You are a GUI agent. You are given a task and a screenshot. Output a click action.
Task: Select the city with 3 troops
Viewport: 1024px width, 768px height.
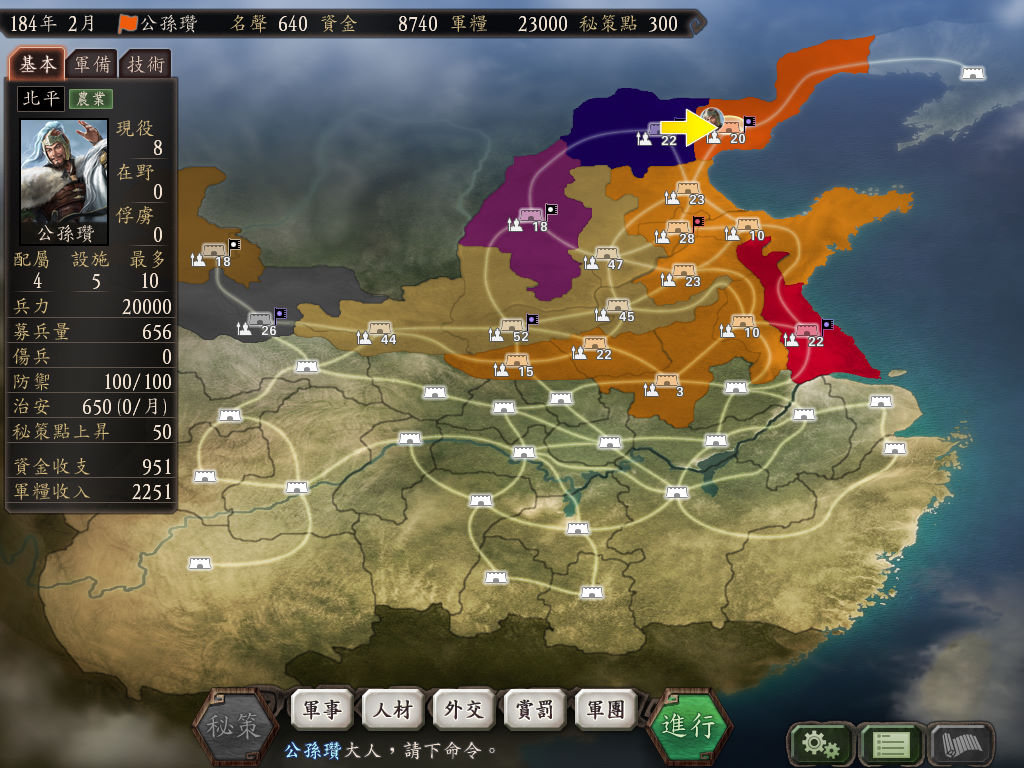(x=667, y=381)
